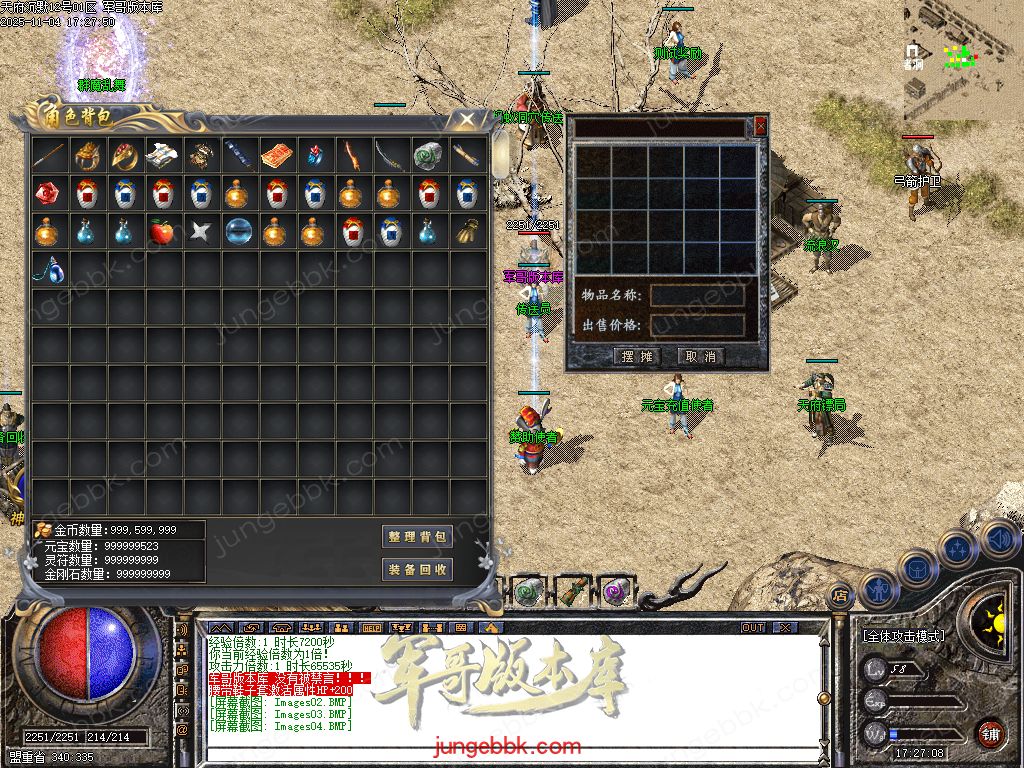Pick the green swirl stone item
This screenshot has width=1024, height=768.
427,156
